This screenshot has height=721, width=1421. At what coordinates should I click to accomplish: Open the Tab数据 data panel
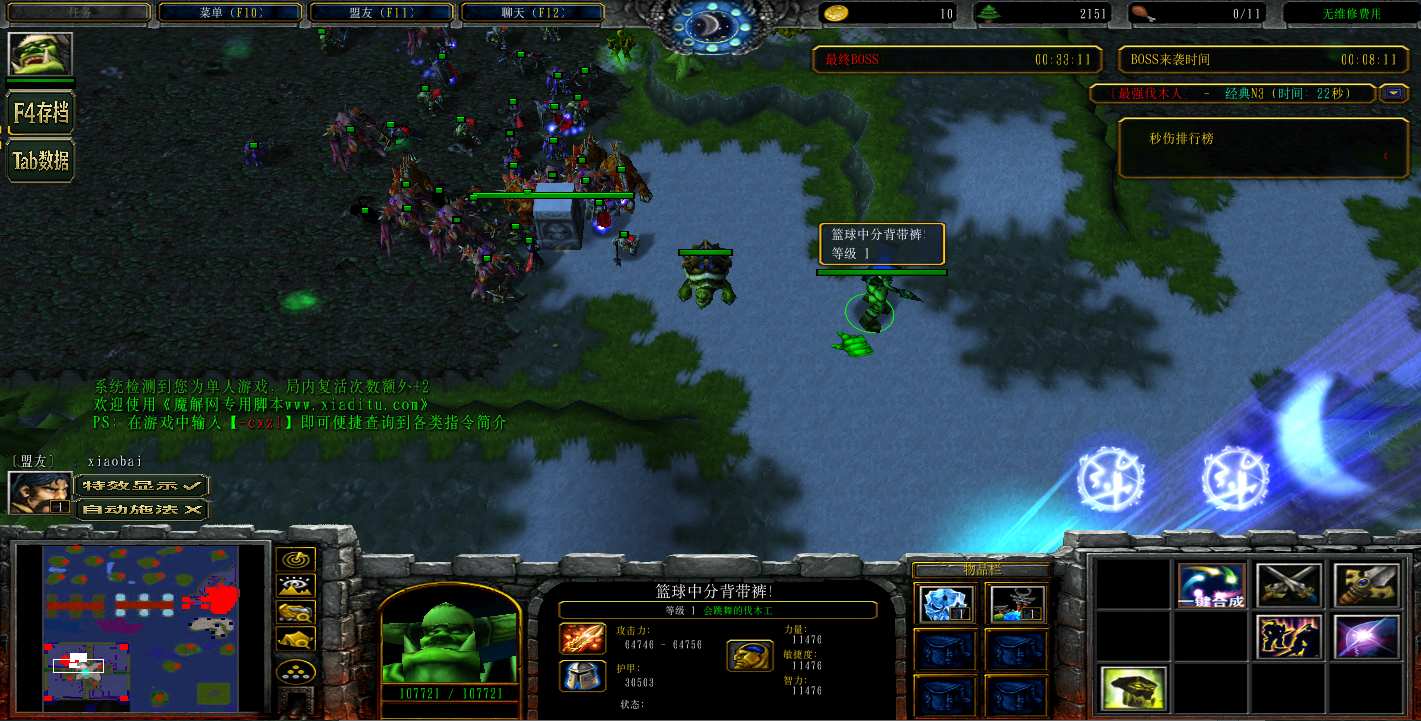click(41, 160)
